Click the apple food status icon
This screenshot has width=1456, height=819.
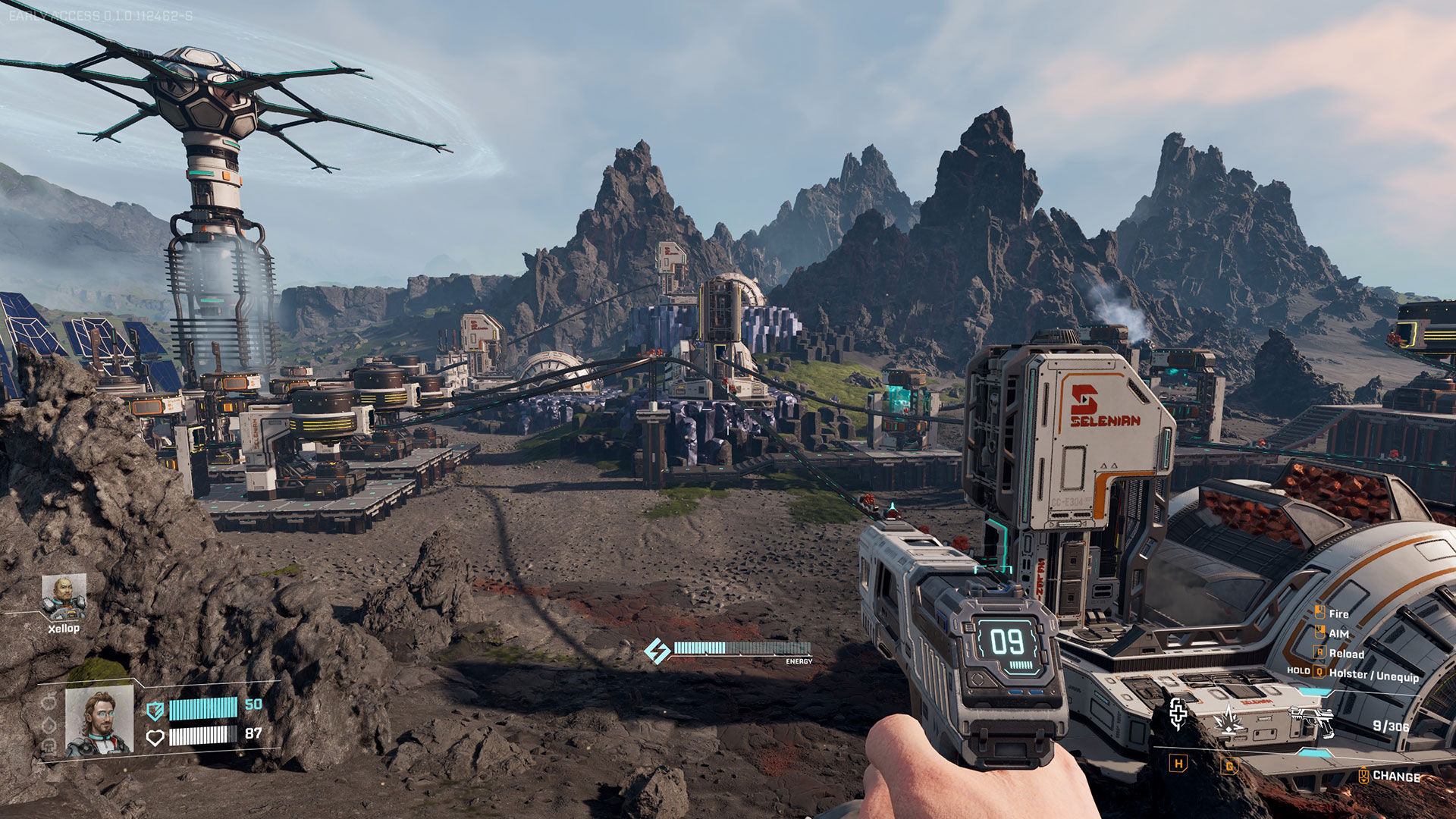(x=48, y=701)
